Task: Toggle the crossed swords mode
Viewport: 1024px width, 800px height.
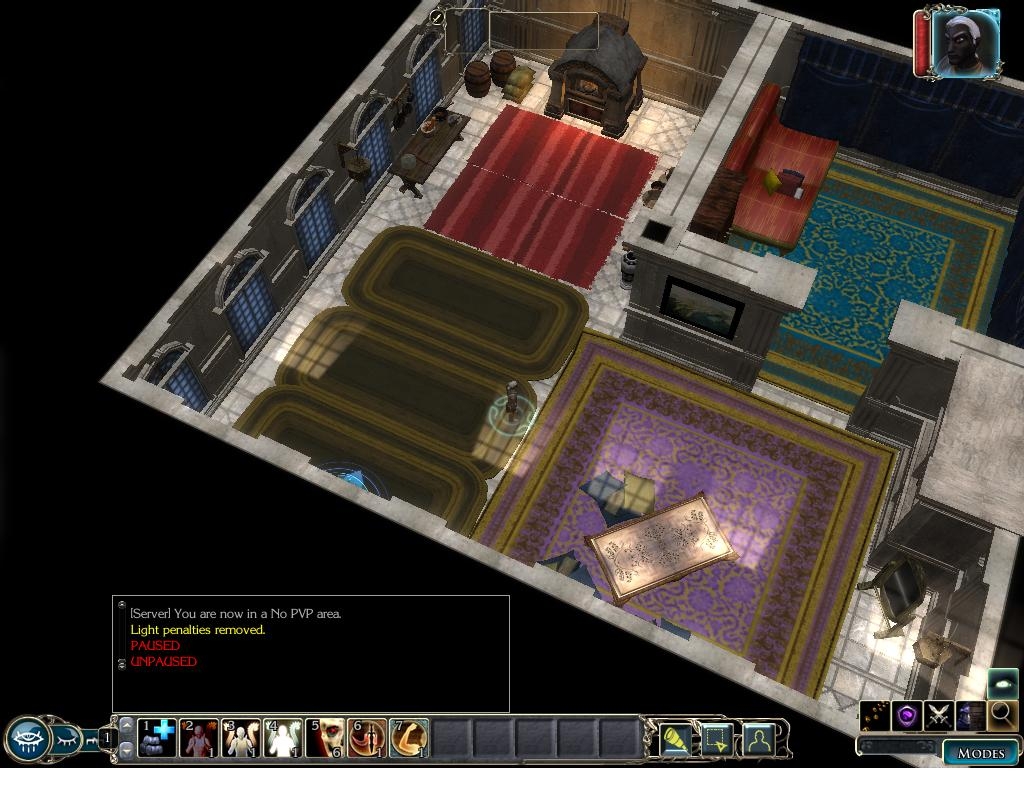Action: (939, 715)
